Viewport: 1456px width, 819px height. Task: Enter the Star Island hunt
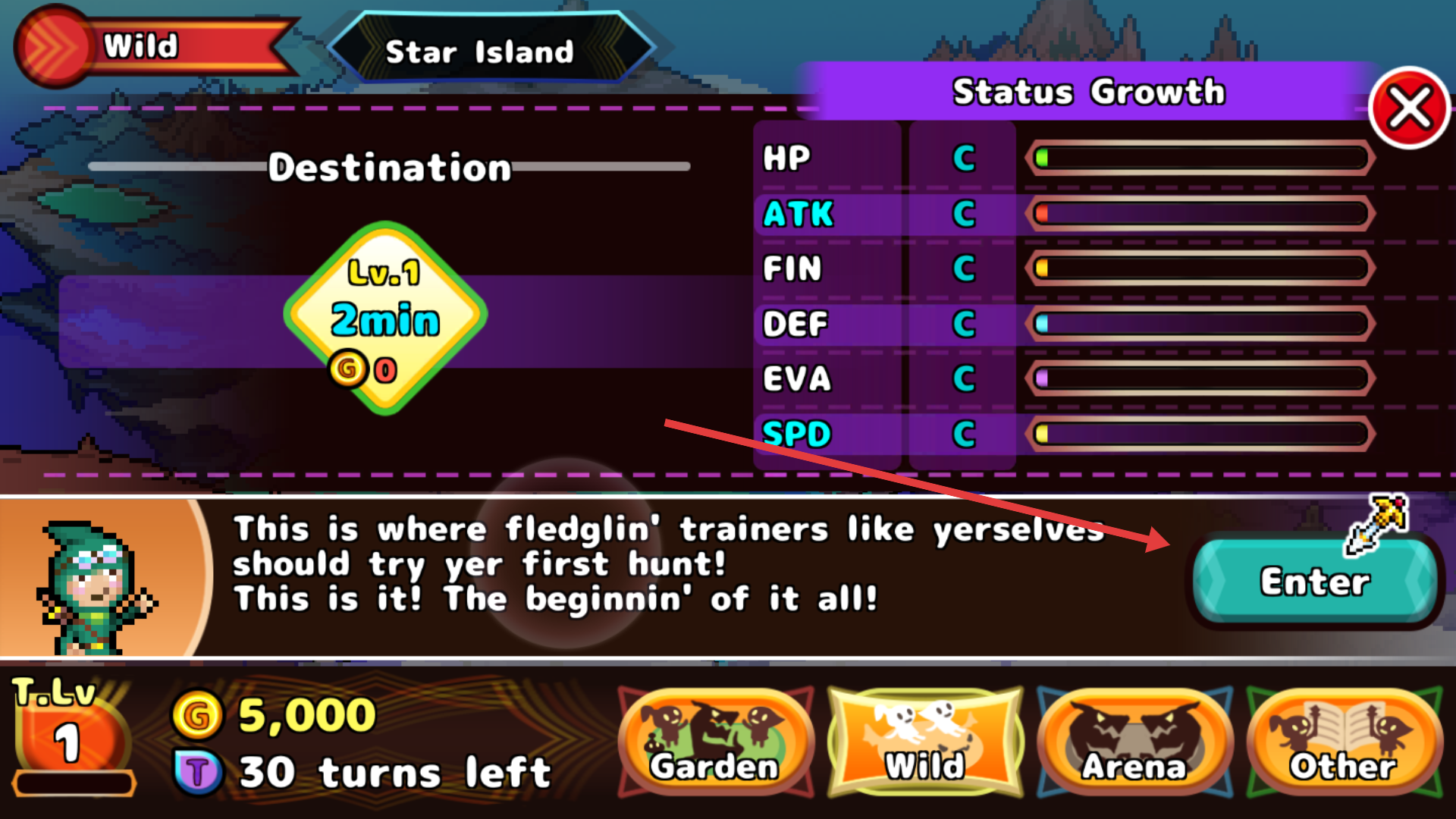pos(1315,582)
